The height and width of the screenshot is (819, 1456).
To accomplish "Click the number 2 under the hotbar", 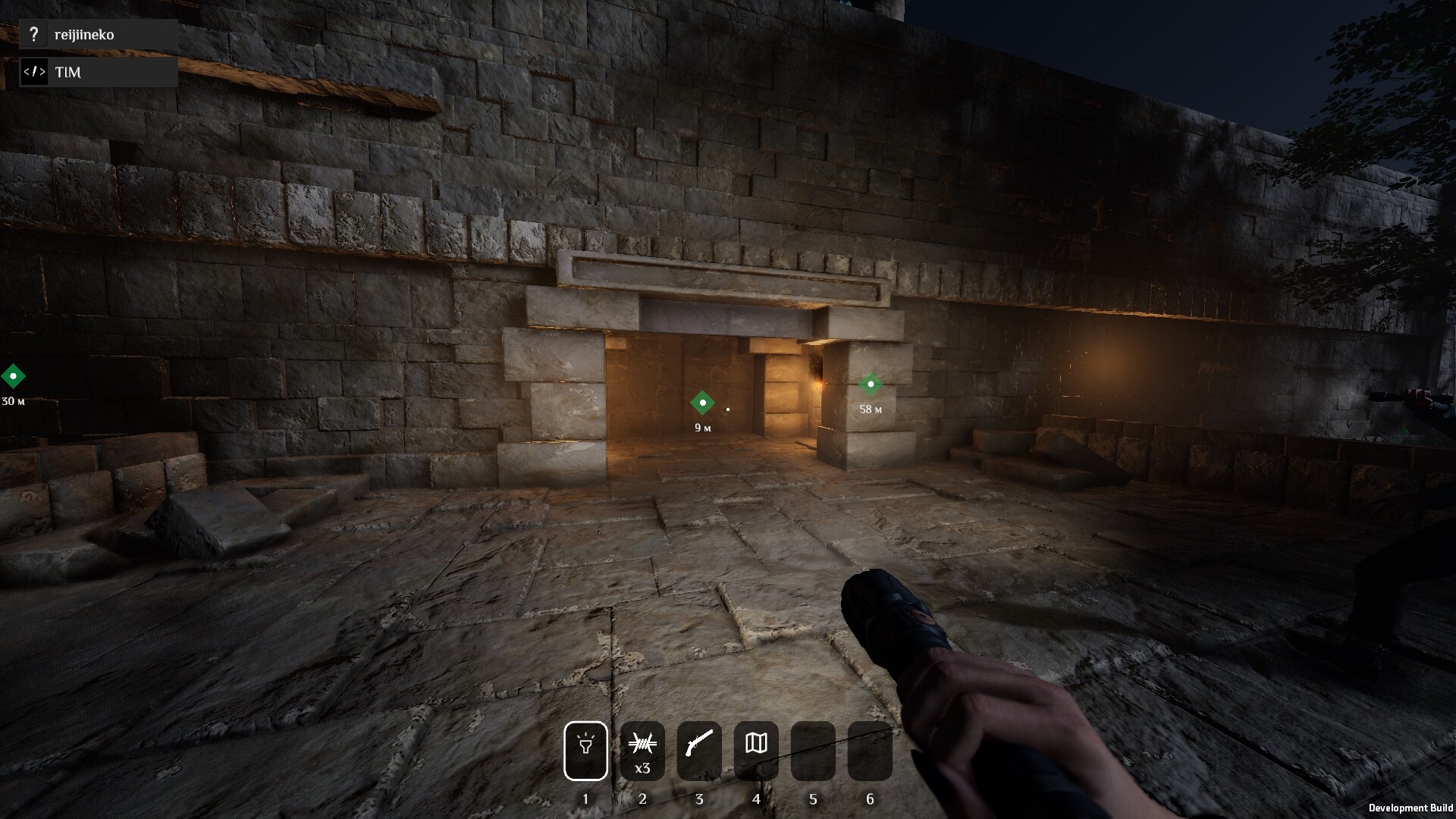I will coord(642,799).
